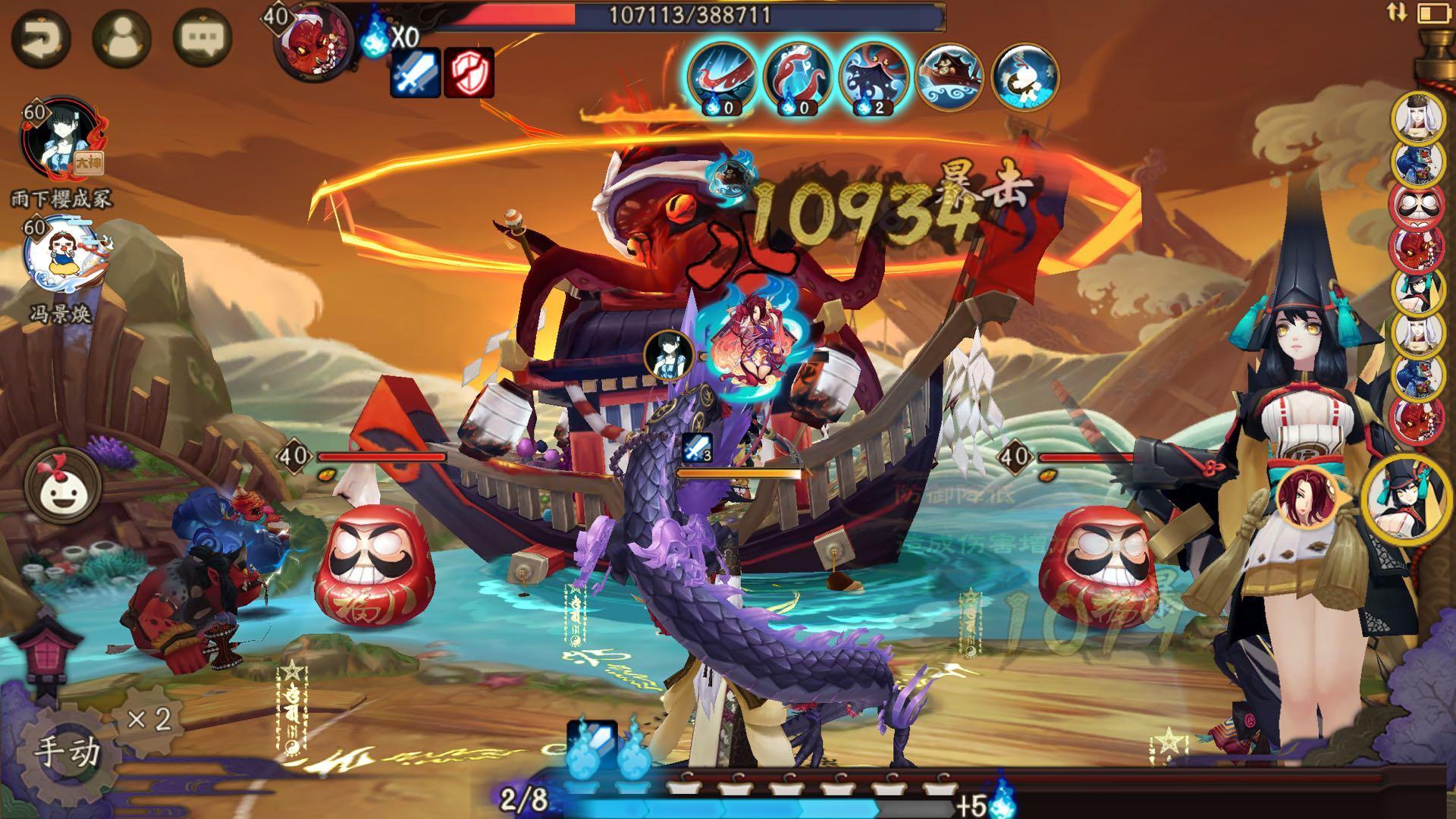The height and width of the screenshot is (819, 1456).
Task: Inspect the blue sword buff icon
Action: pos(415,73)
